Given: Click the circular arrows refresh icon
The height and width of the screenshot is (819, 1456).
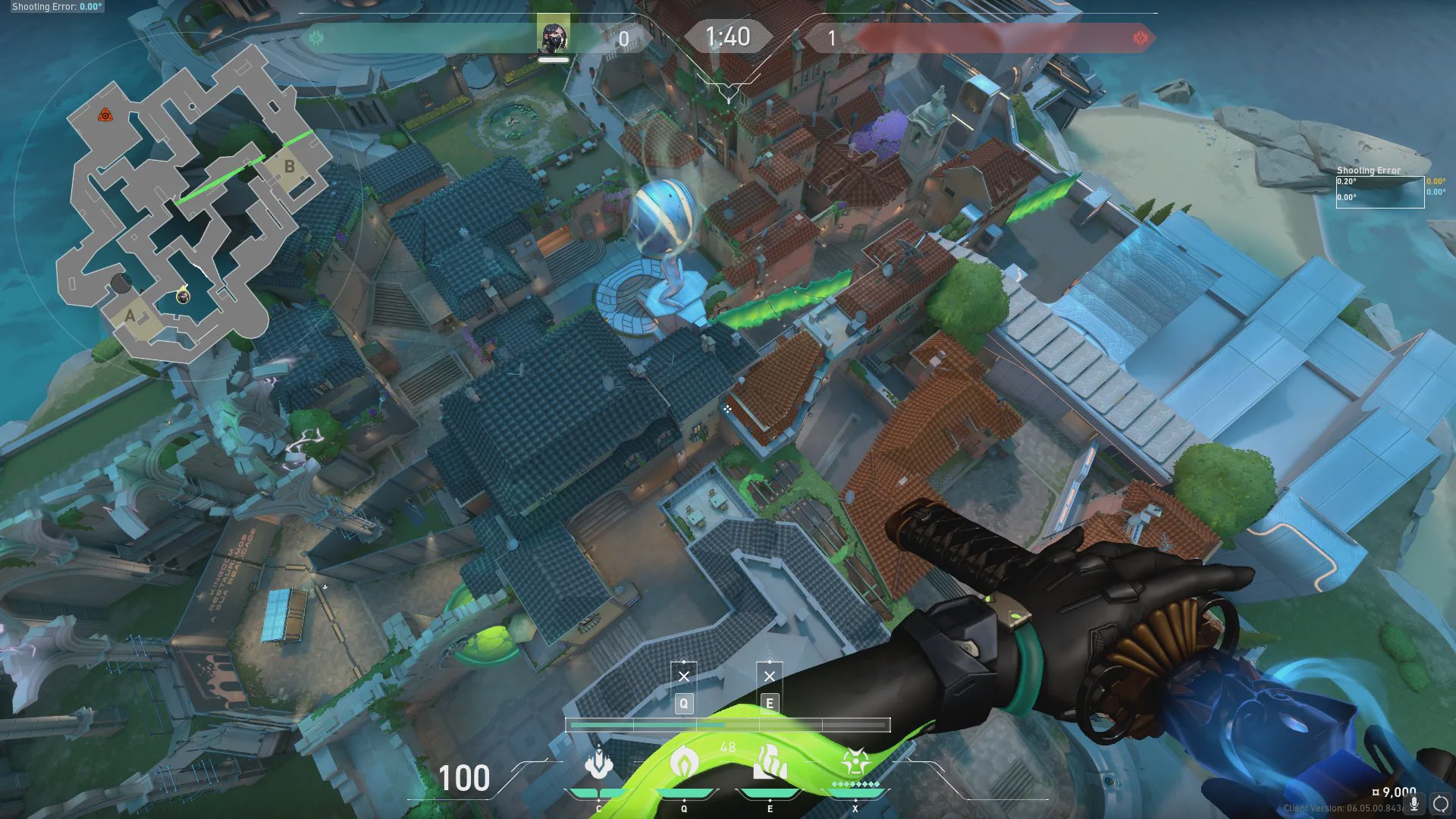Looking at the screenshot, I should [x=1441, y=804].
